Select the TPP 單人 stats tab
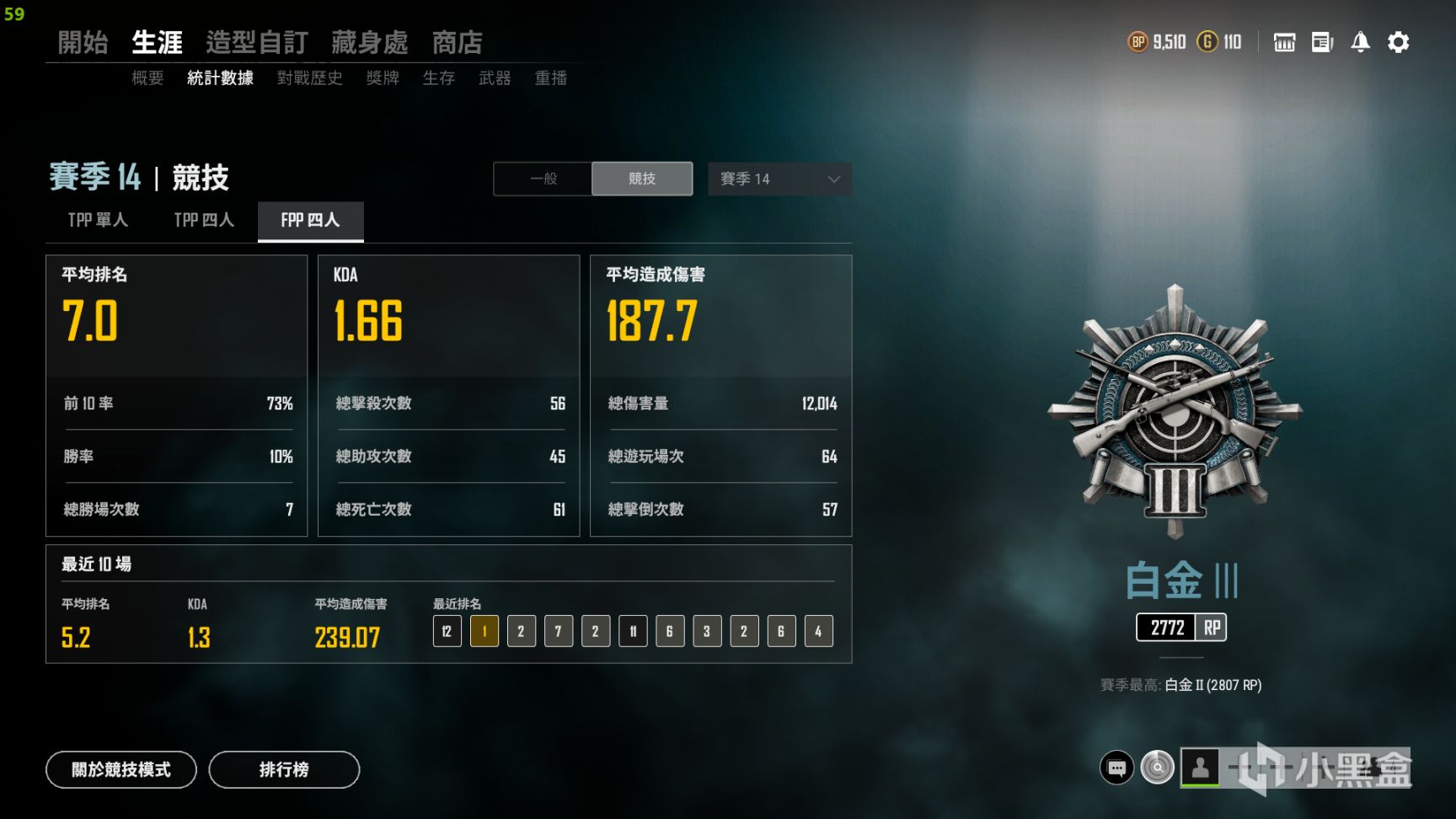The height and width of the screenshot is (819, 1456). coord(98,220)
